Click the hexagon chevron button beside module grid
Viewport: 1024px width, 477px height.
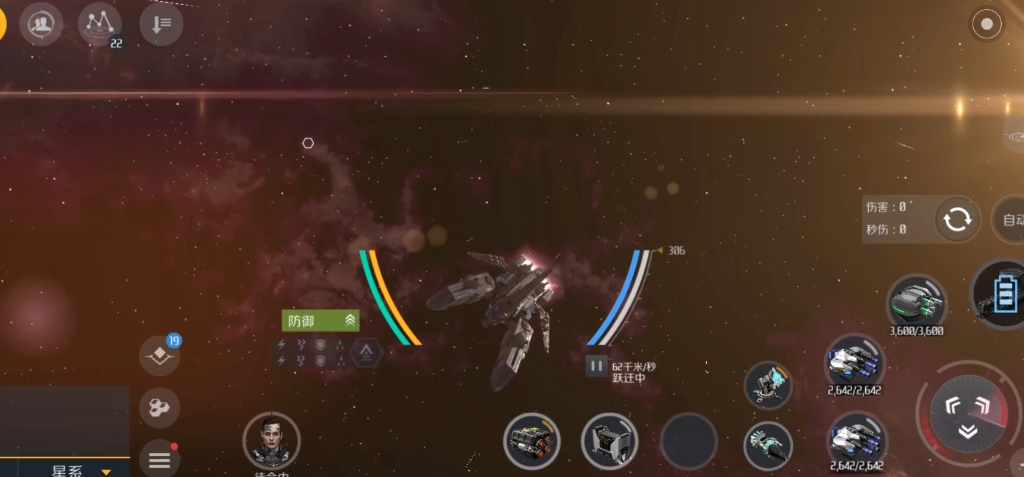tap(367, 351)
